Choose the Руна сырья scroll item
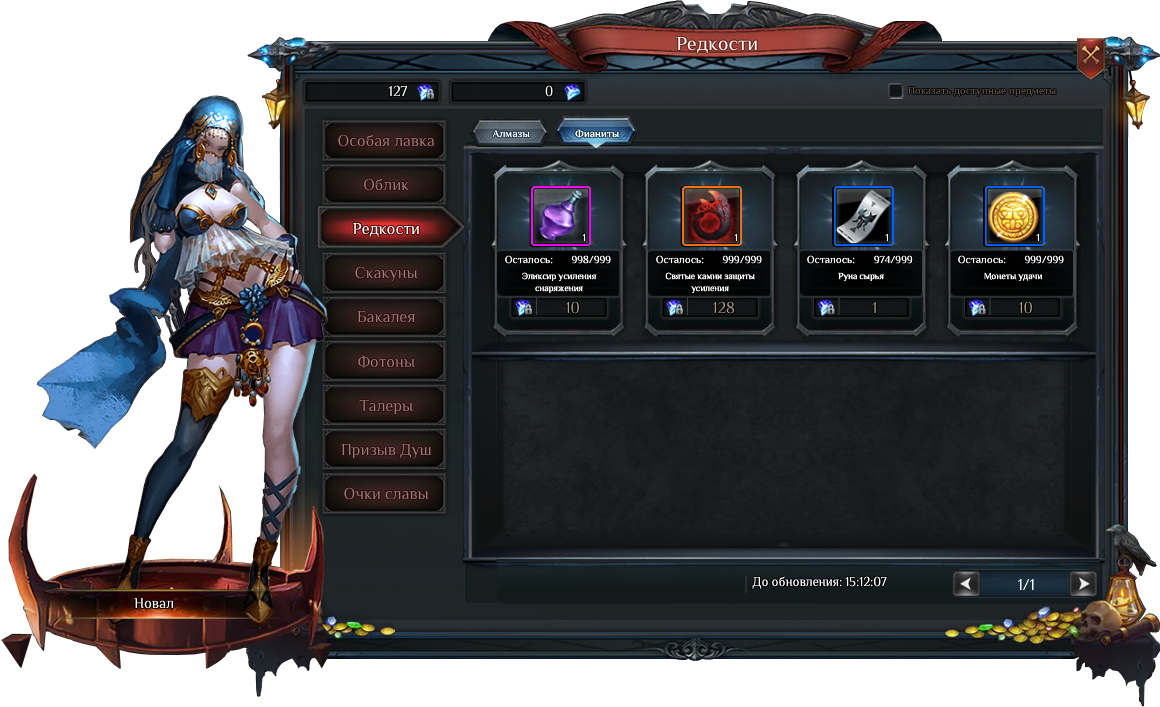Screen dimensions: 1160x707 click(x=863, y=216)
